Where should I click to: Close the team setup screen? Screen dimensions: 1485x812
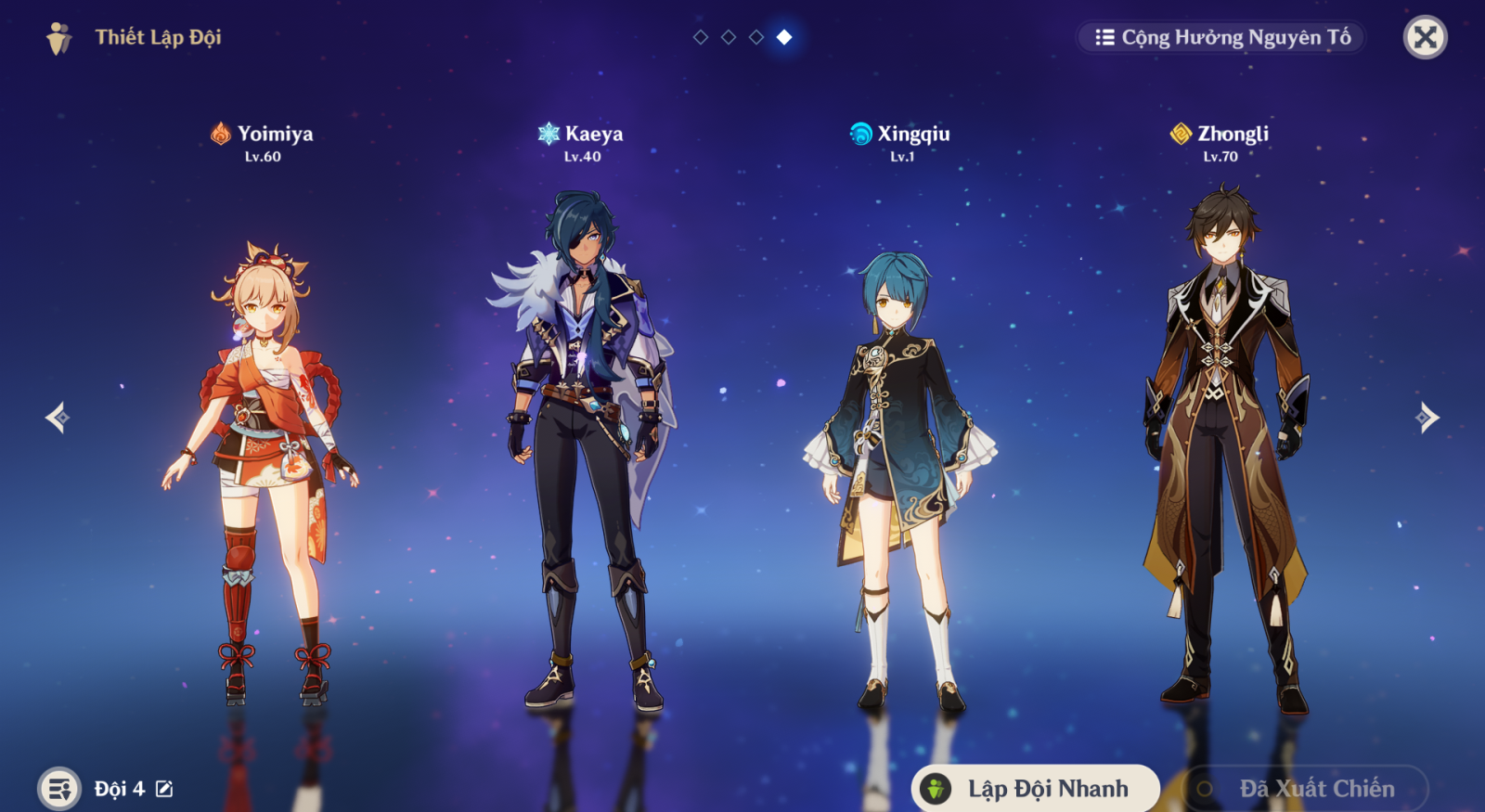[x=1427, y=38]
